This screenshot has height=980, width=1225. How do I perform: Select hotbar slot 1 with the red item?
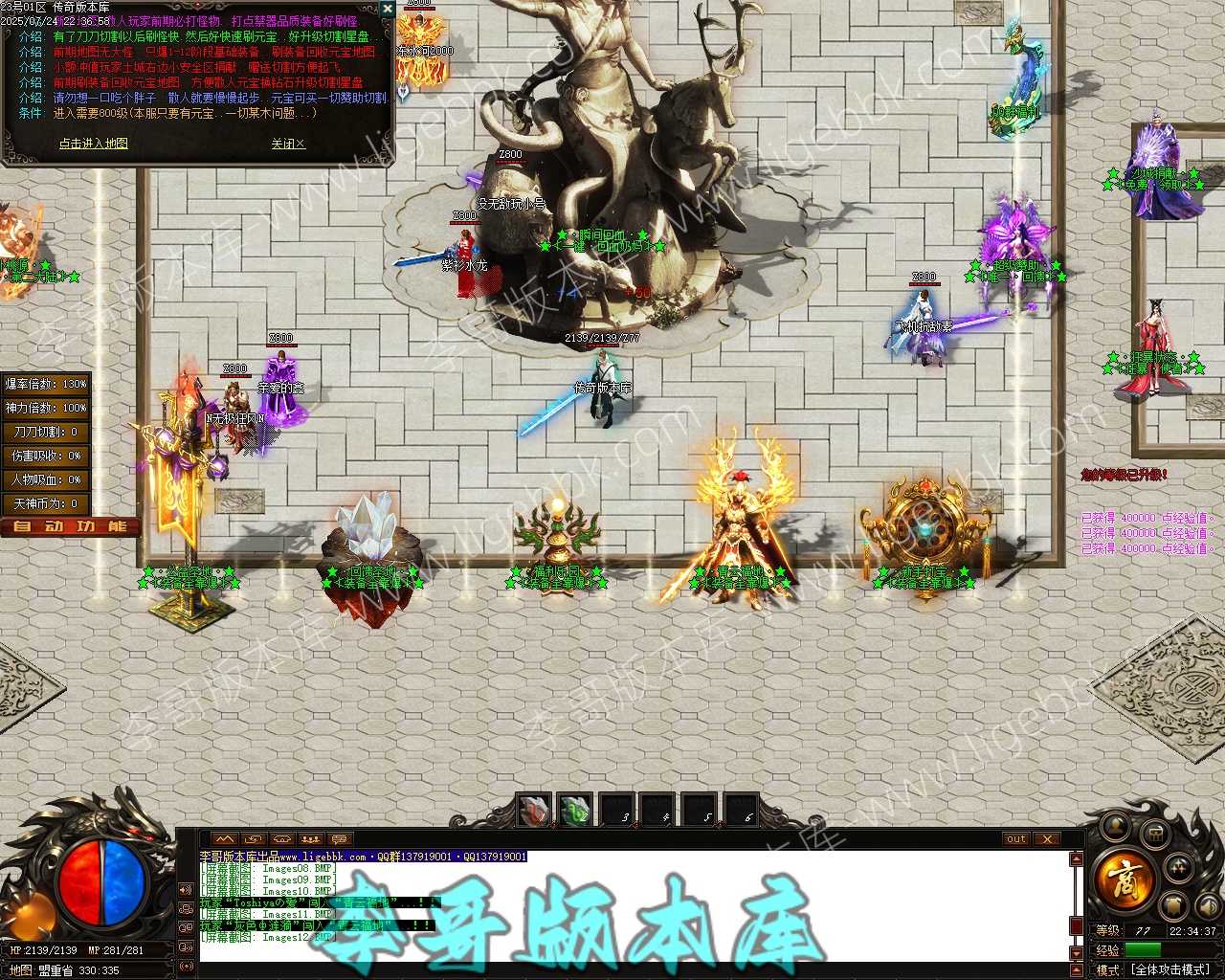click(x=534, y=812)
